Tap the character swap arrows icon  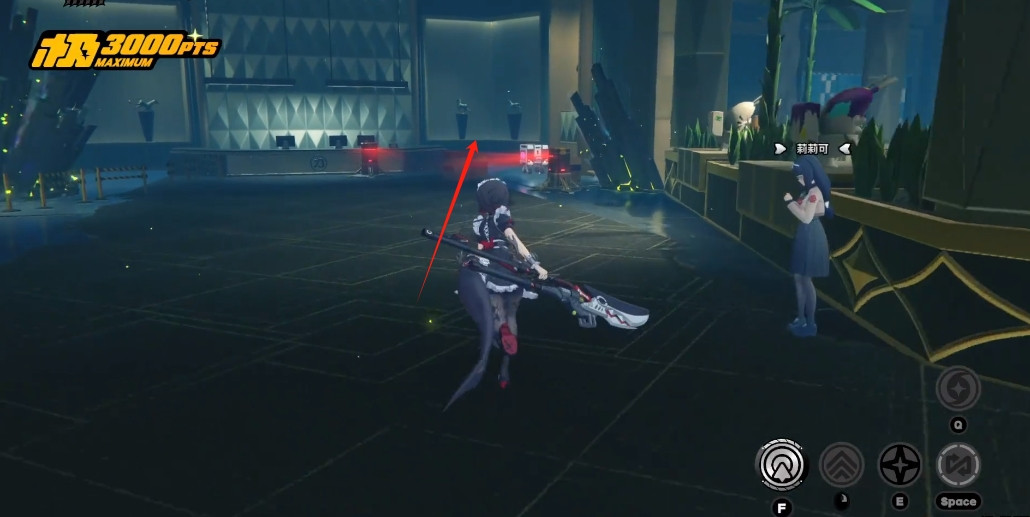[958, 465]
